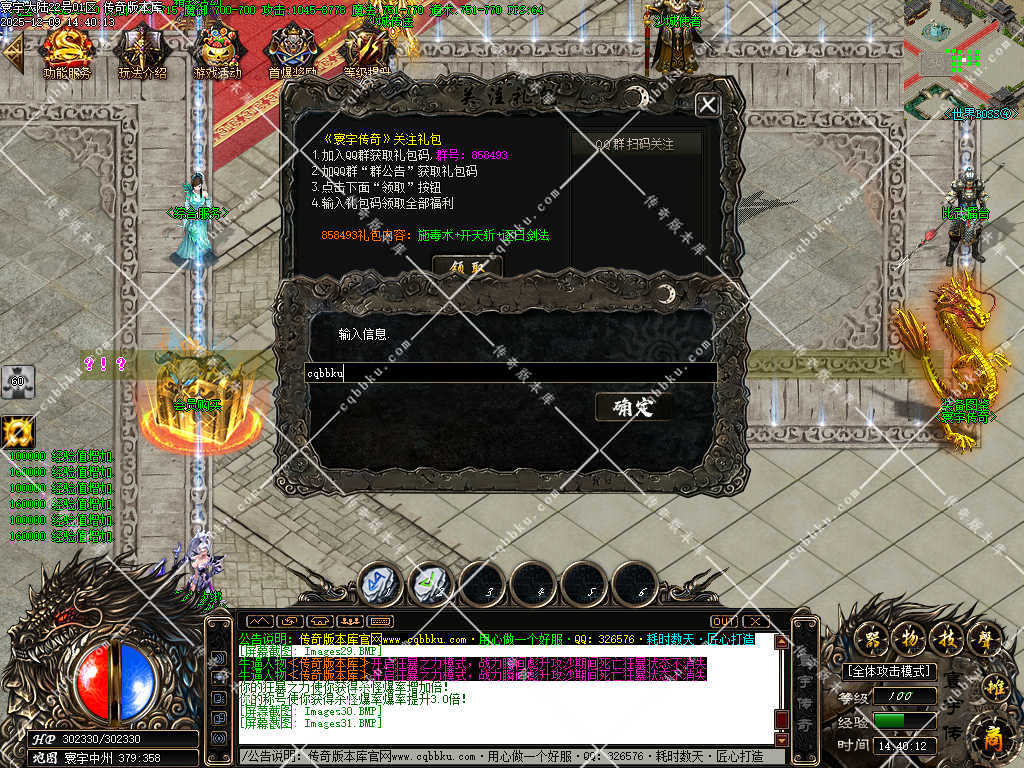Open the QQ群扫码关注 tab
Screen dimensions: 1024x768
coord(635,144)
